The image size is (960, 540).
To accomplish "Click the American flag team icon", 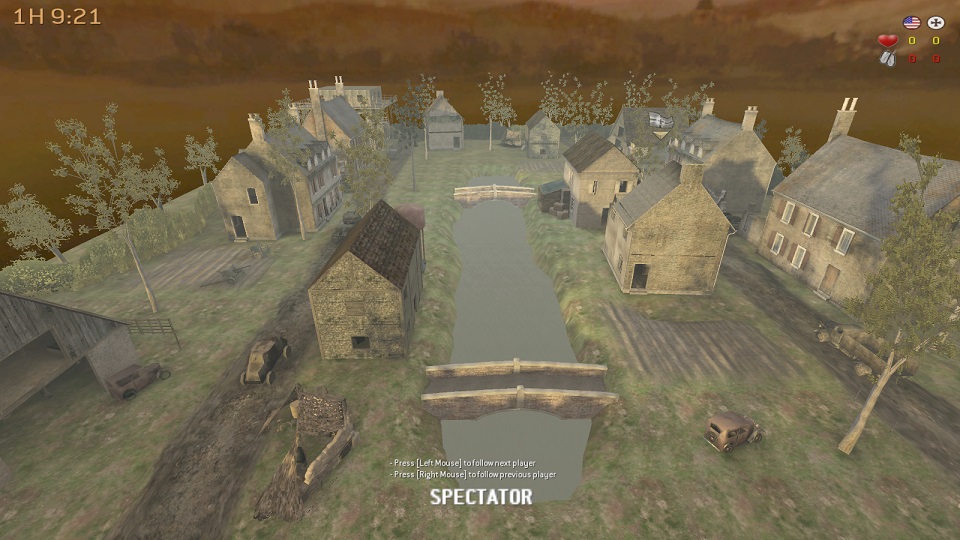I will point(911,22).
